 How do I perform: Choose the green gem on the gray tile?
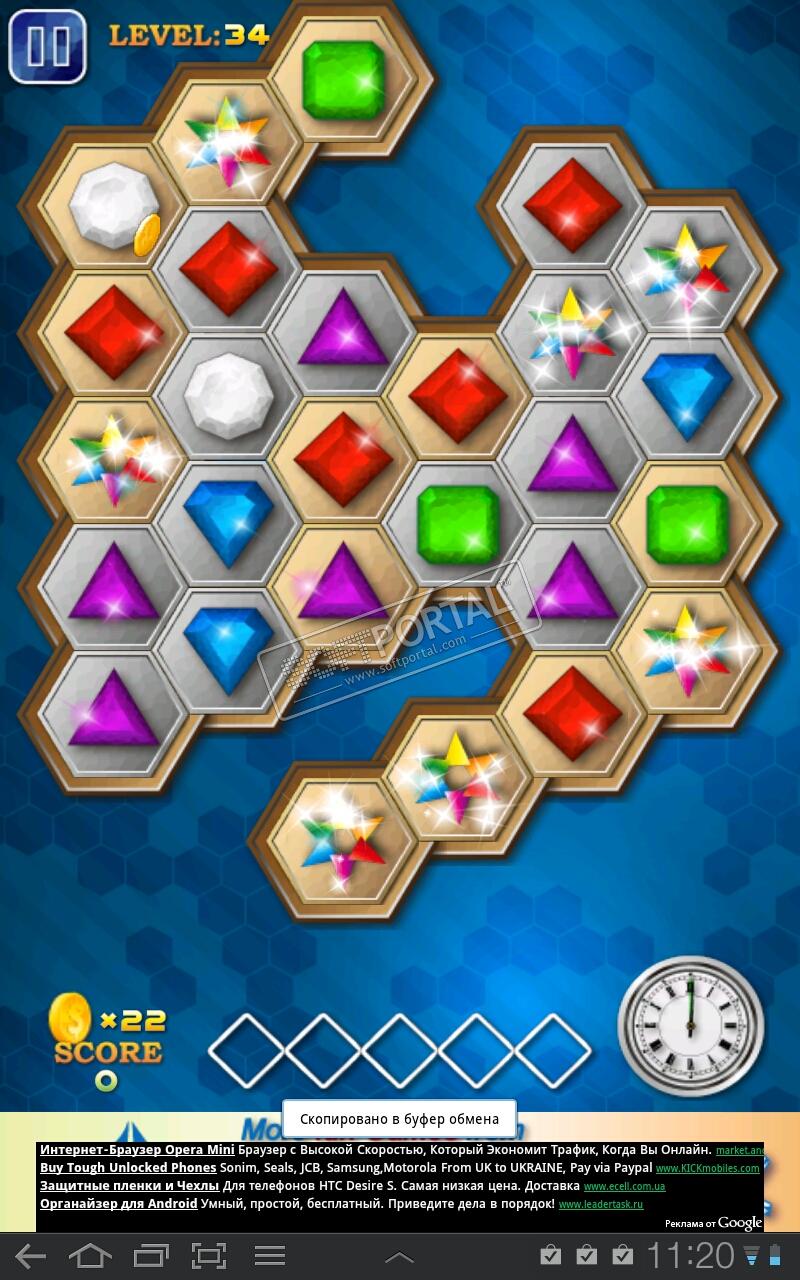[457, 523]
